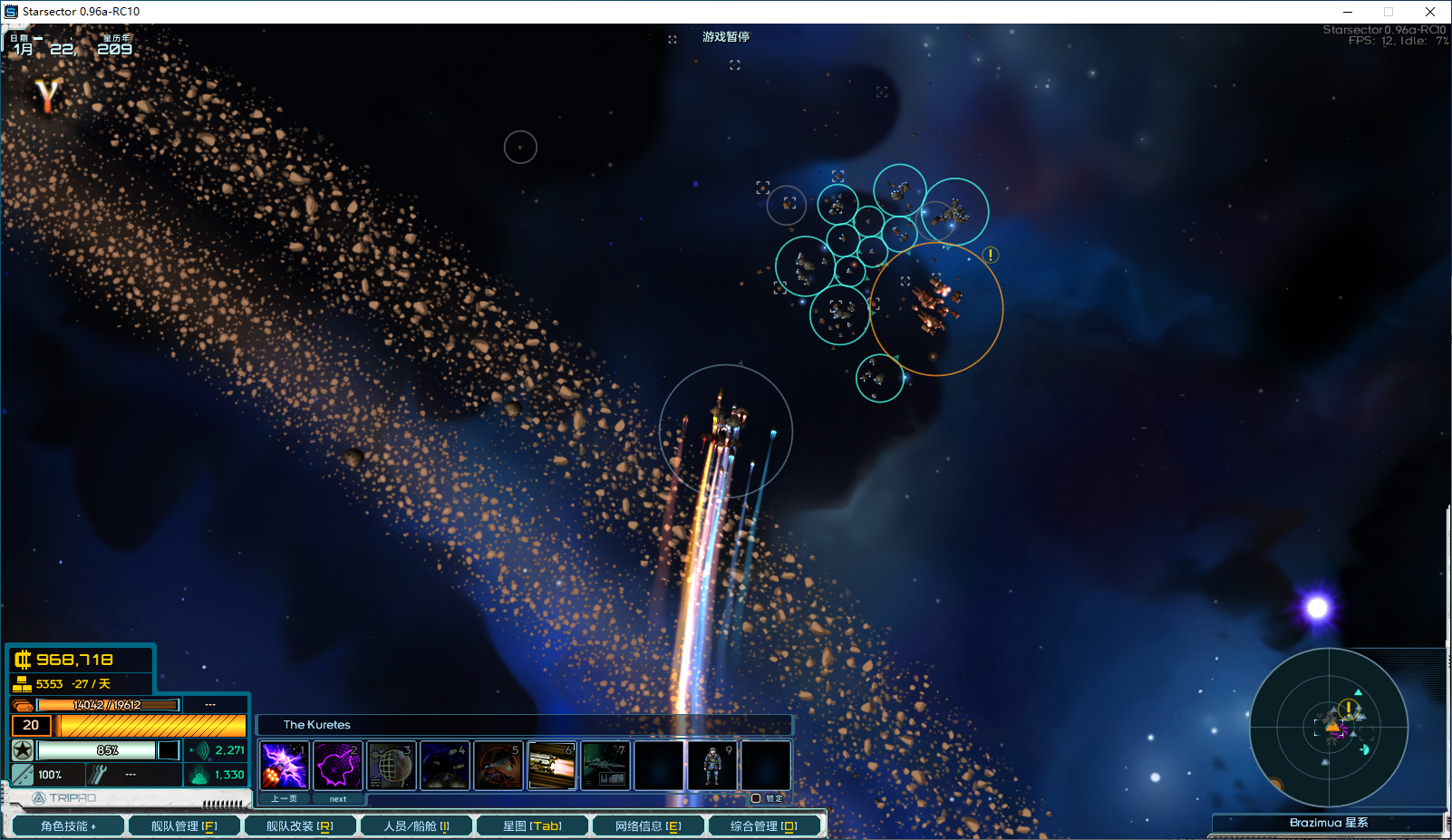This screenshot has width=1452, height=840.
Task: Open the 舰队改装 refit screen
Action: [299, 826]
